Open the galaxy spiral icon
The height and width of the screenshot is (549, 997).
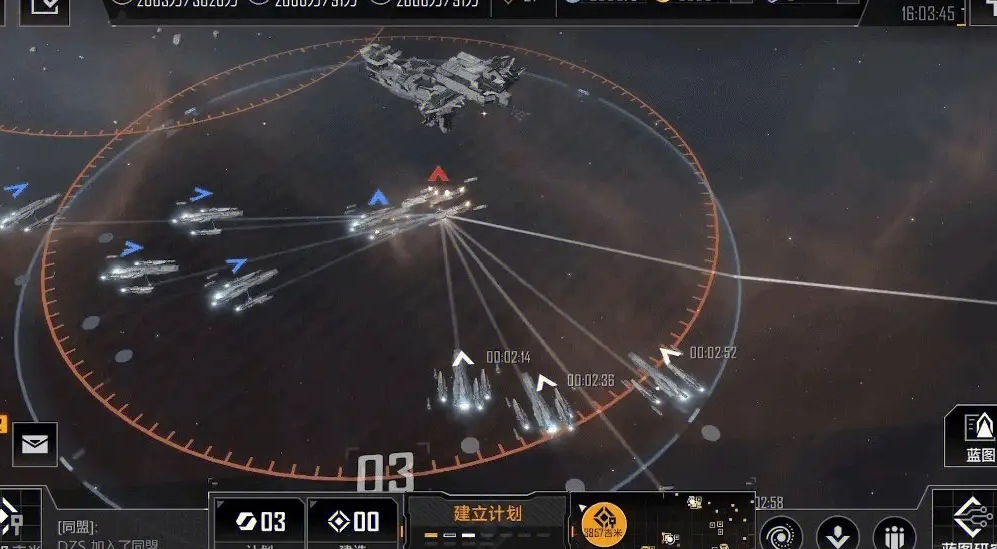781,533
